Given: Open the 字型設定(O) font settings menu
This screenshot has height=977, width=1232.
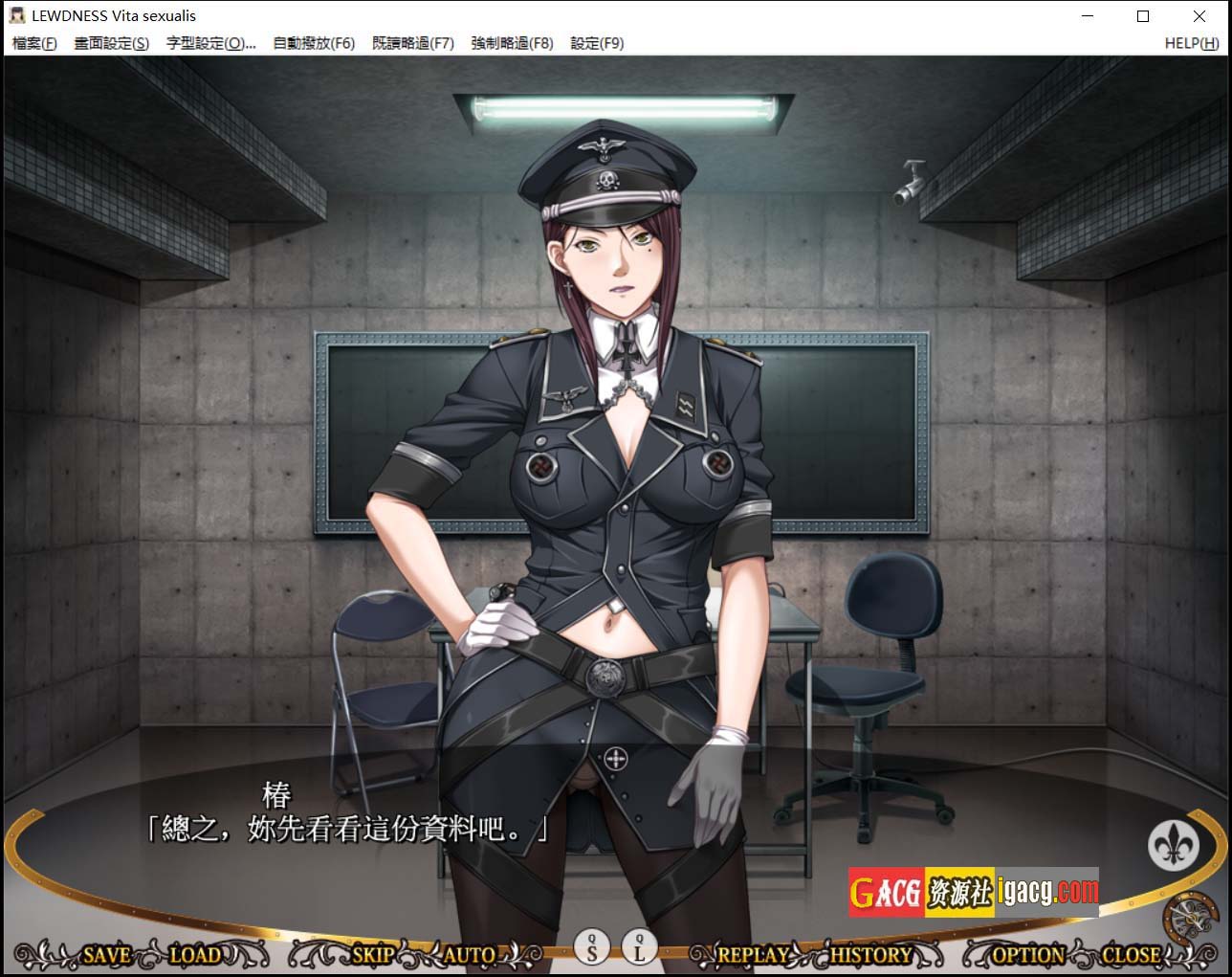Looking at the screenshot, I should 210,43.
